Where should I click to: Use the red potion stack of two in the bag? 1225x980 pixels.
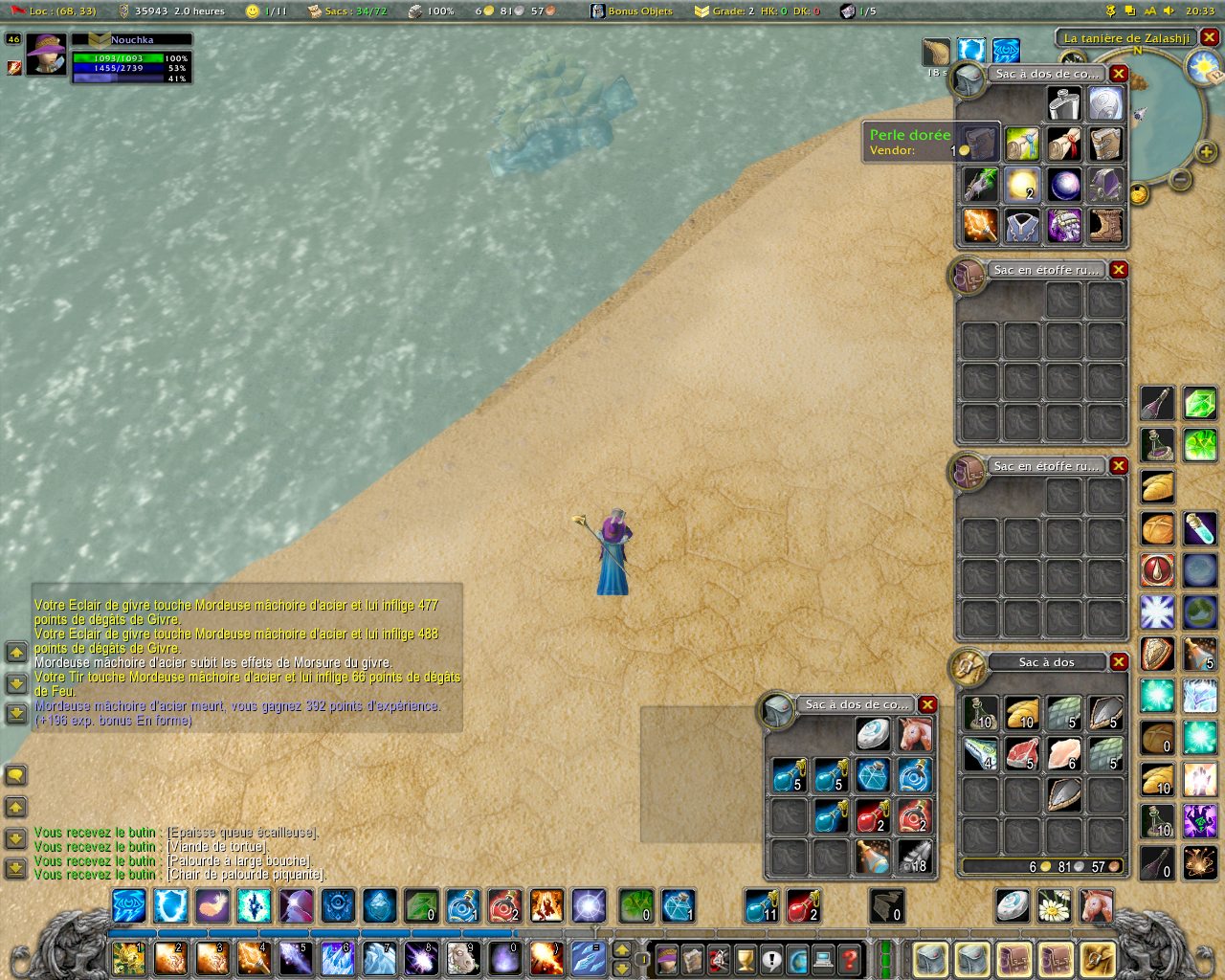[x=873, y=817]
